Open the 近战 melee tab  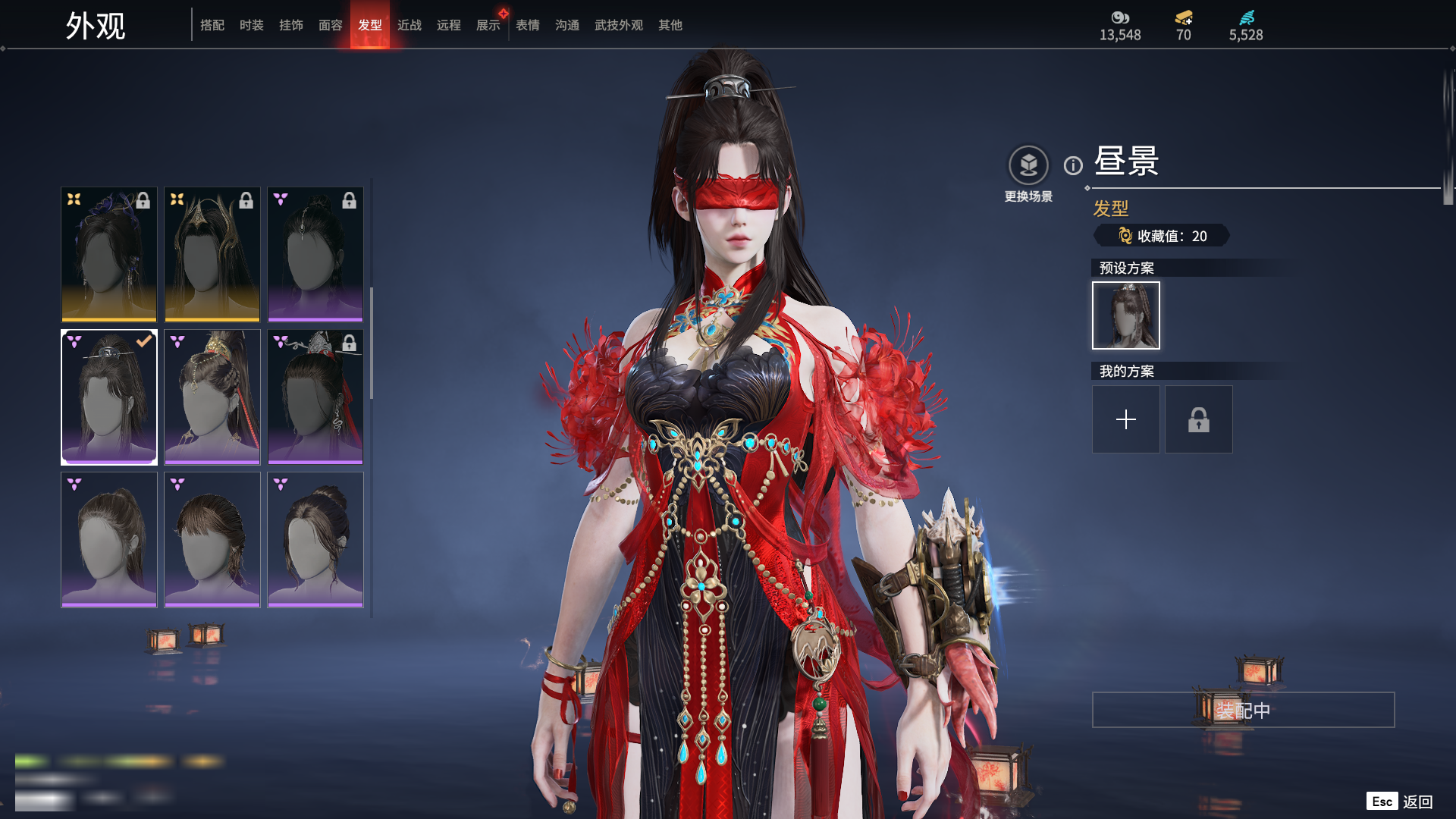pos(409,25)
